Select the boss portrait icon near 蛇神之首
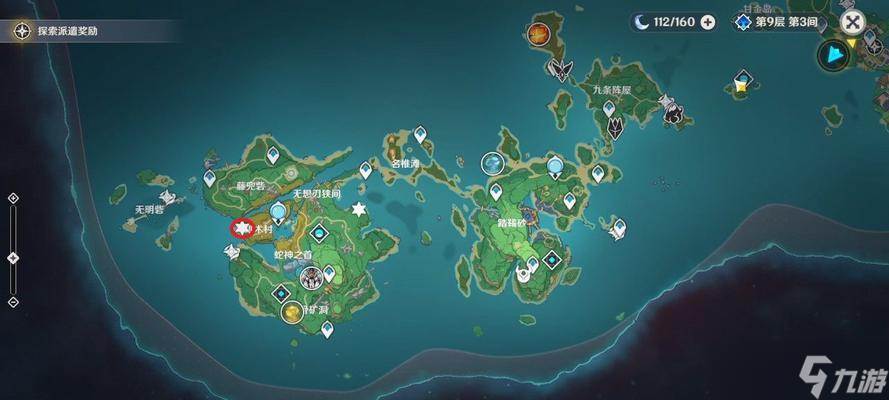 [x=313, y=281]
